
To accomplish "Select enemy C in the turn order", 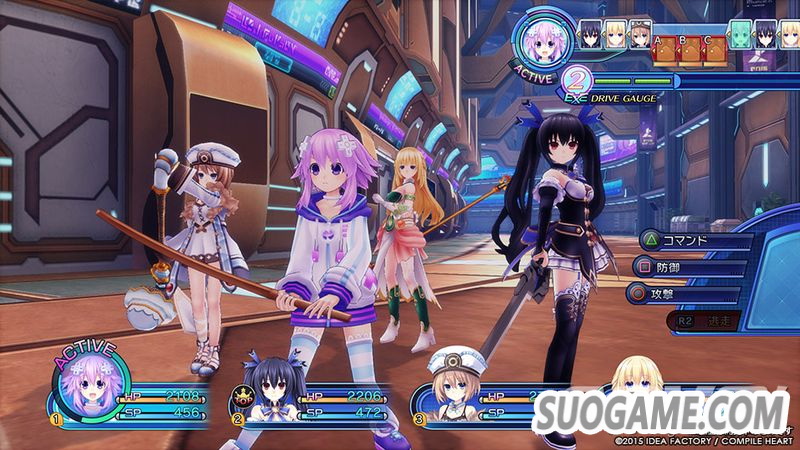I will [710, 50].
